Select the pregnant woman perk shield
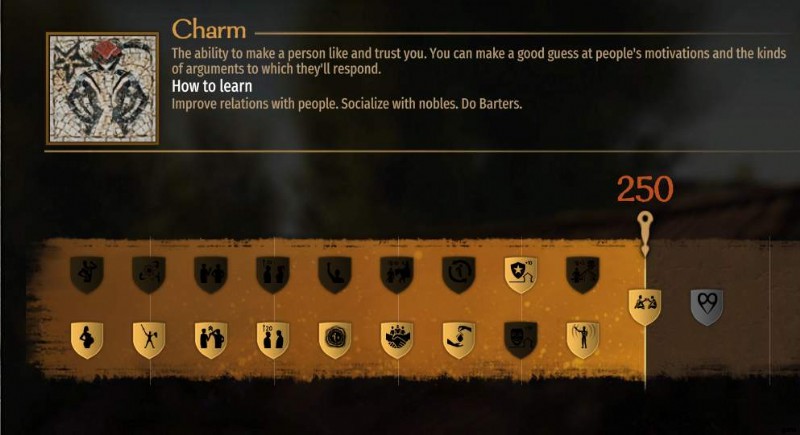Viewport: 800px width, 435px height. pyautogui.click(x=87, y=340)
